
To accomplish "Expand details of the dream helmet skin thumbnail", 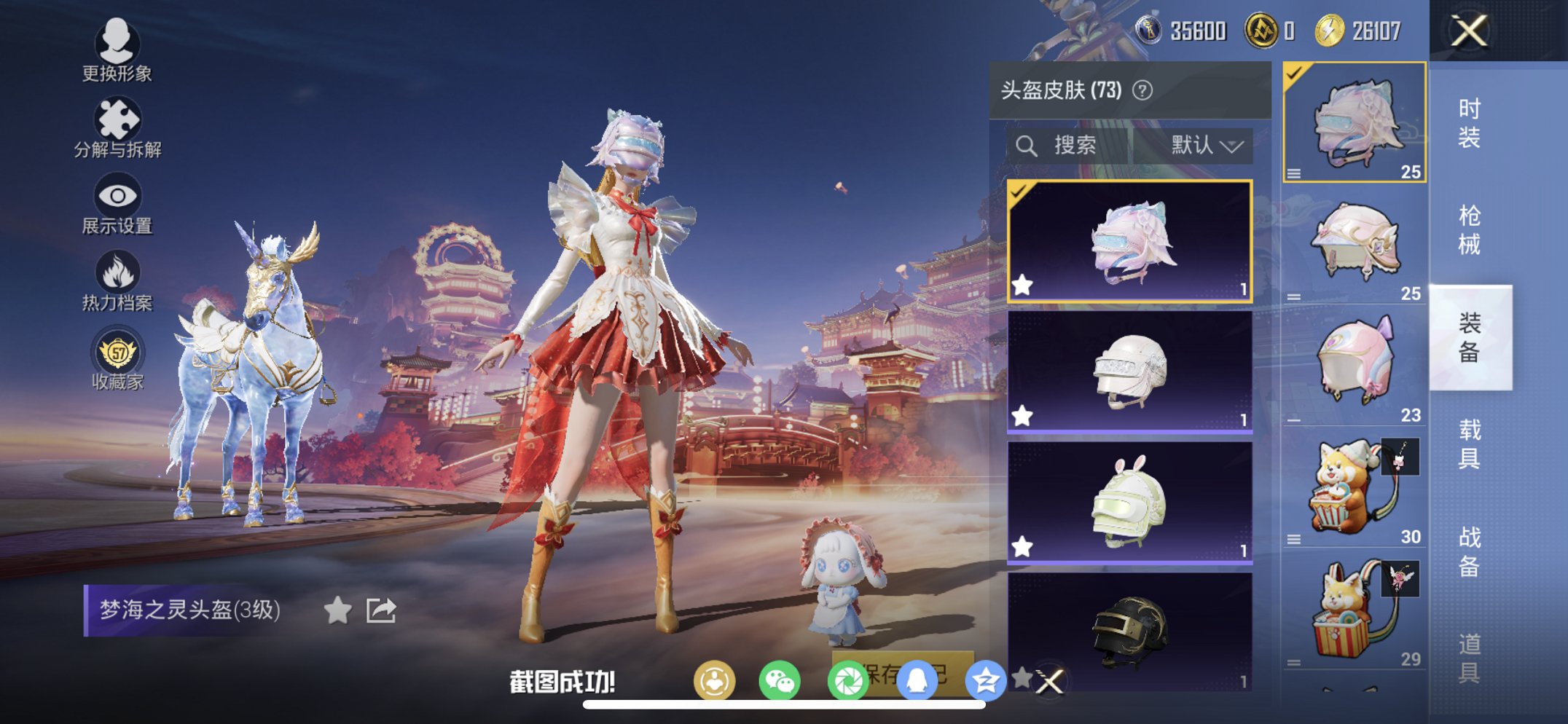I will pos(1295,174).
